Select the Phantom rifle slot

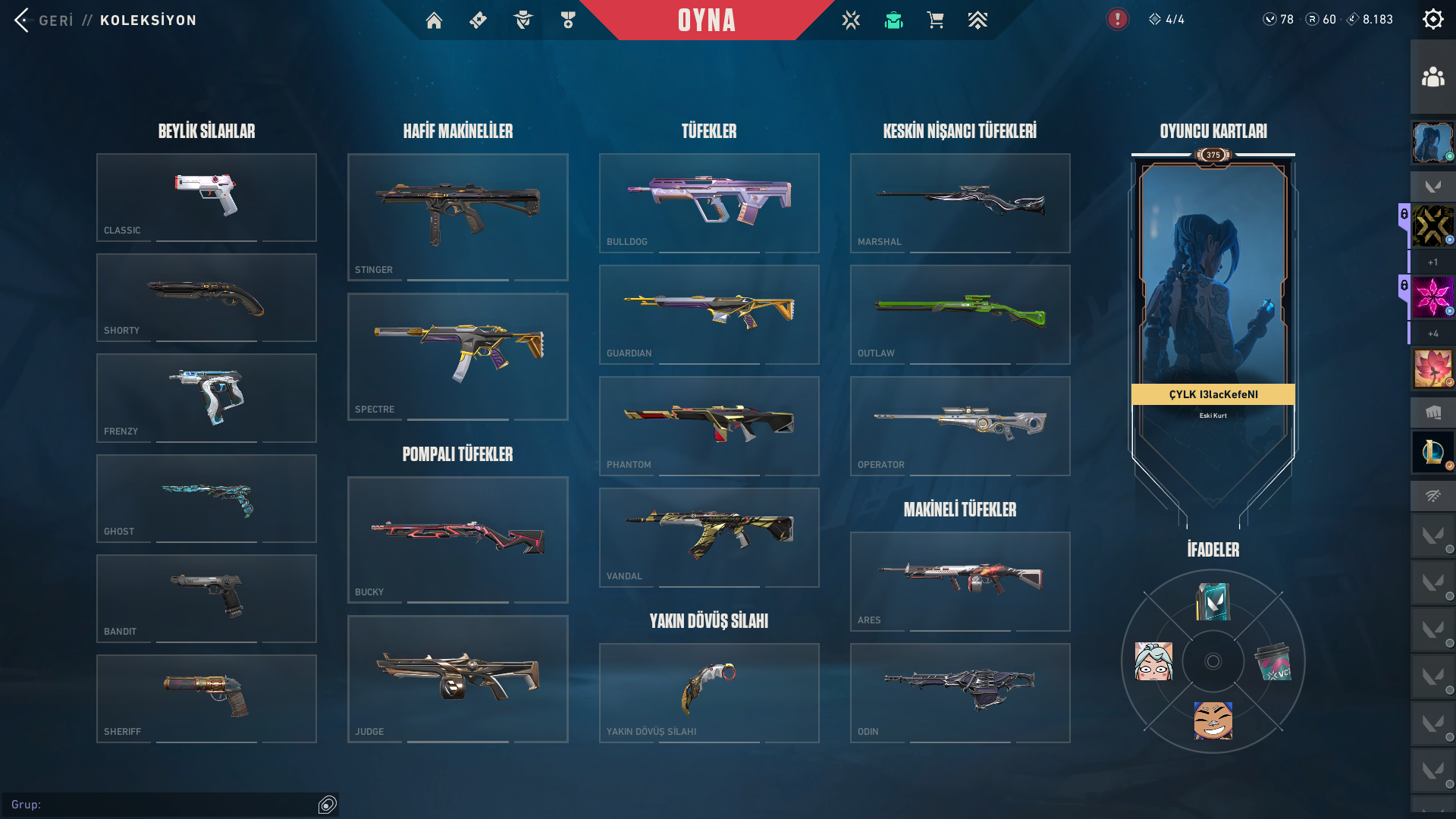tap(709, 425)
